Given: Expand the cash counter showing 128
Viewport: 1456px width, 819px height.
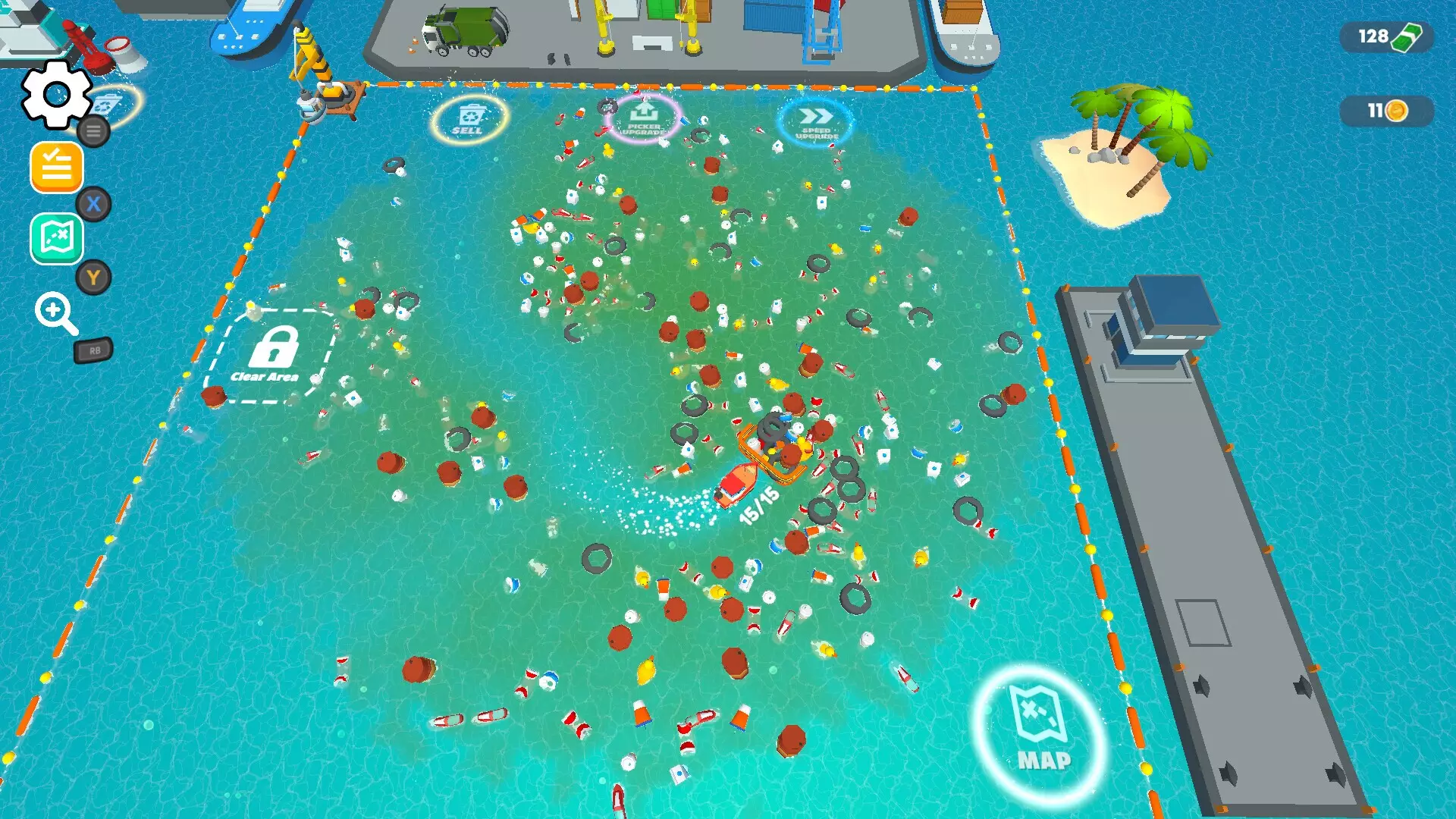Looking at the screenshot, I should 1386,35.
